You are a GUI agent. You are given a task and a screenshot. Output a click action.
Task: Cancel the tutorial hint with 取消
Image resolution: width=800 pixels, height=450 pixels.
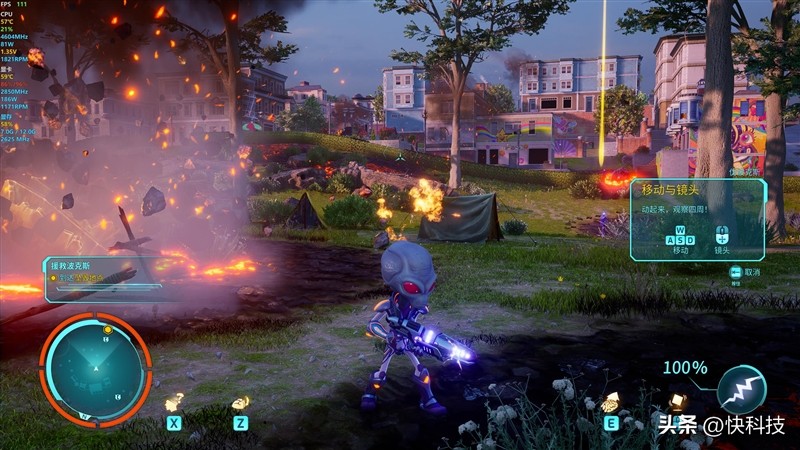pyautogui.click(x=745, y=272)
